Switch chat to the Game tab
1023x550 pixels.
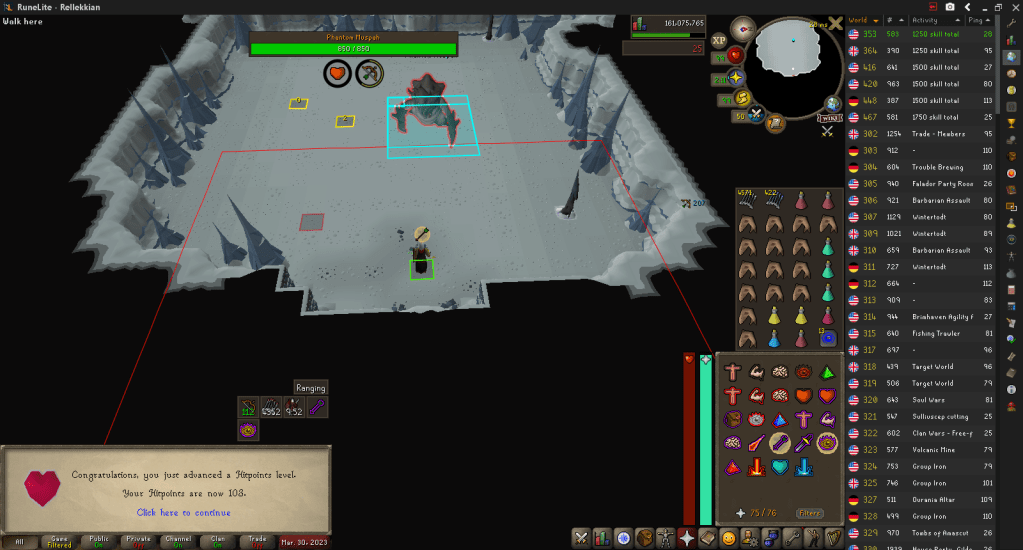[59, 541]
